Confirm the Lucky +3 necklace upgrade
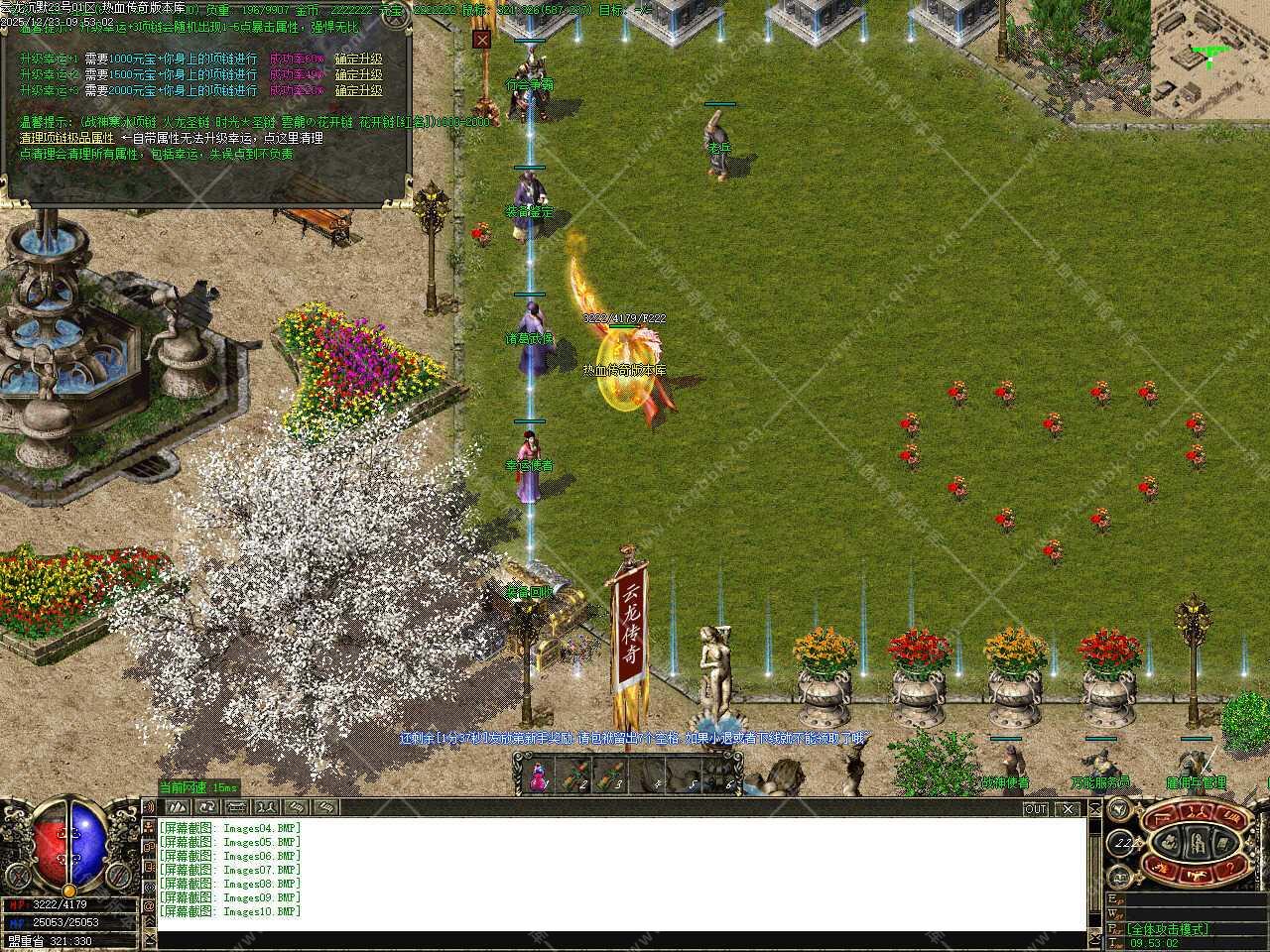 (x=358, y=90)
